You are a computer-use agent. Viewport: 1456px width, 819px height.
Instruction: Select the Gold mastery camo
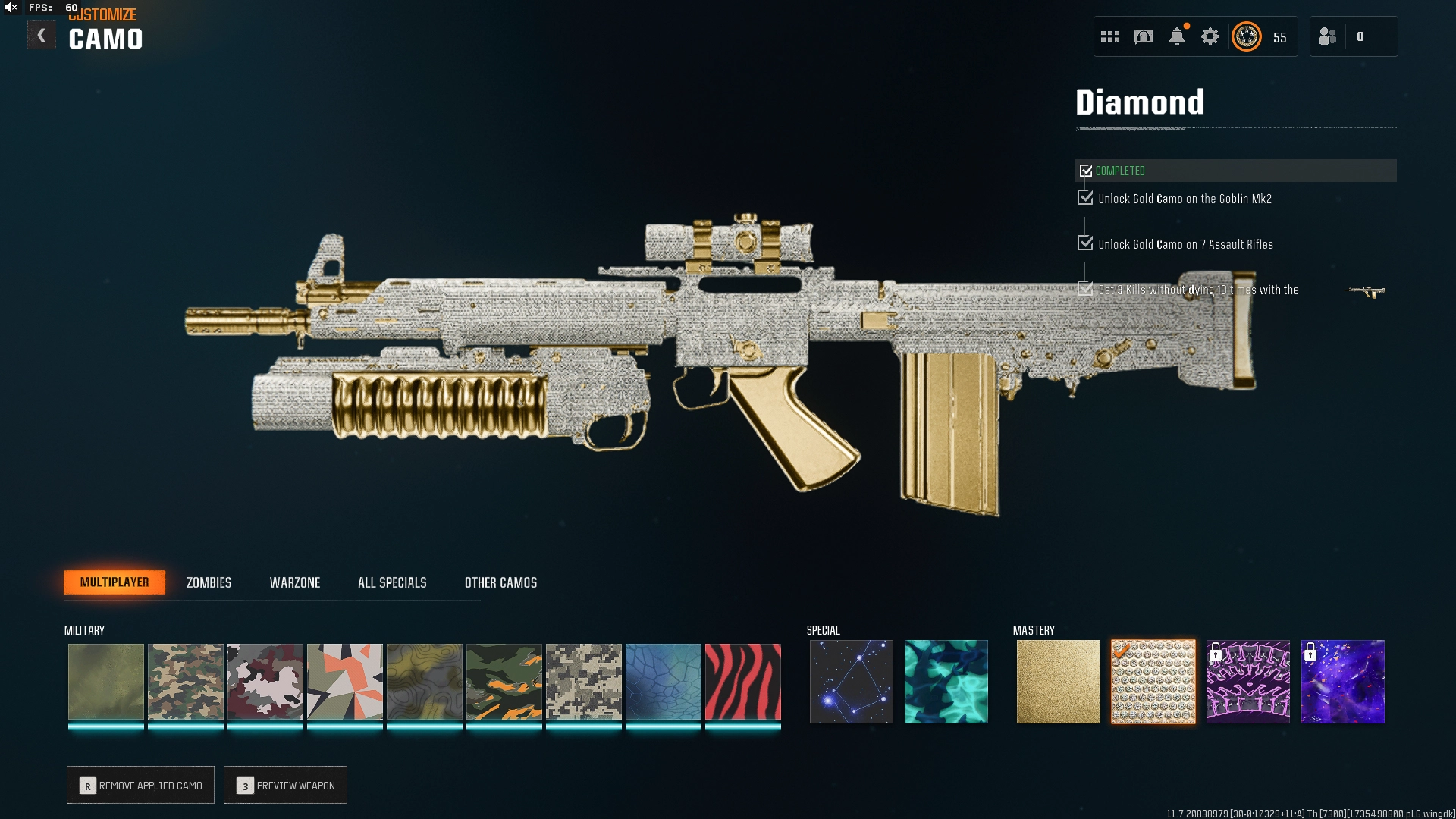1058,681
